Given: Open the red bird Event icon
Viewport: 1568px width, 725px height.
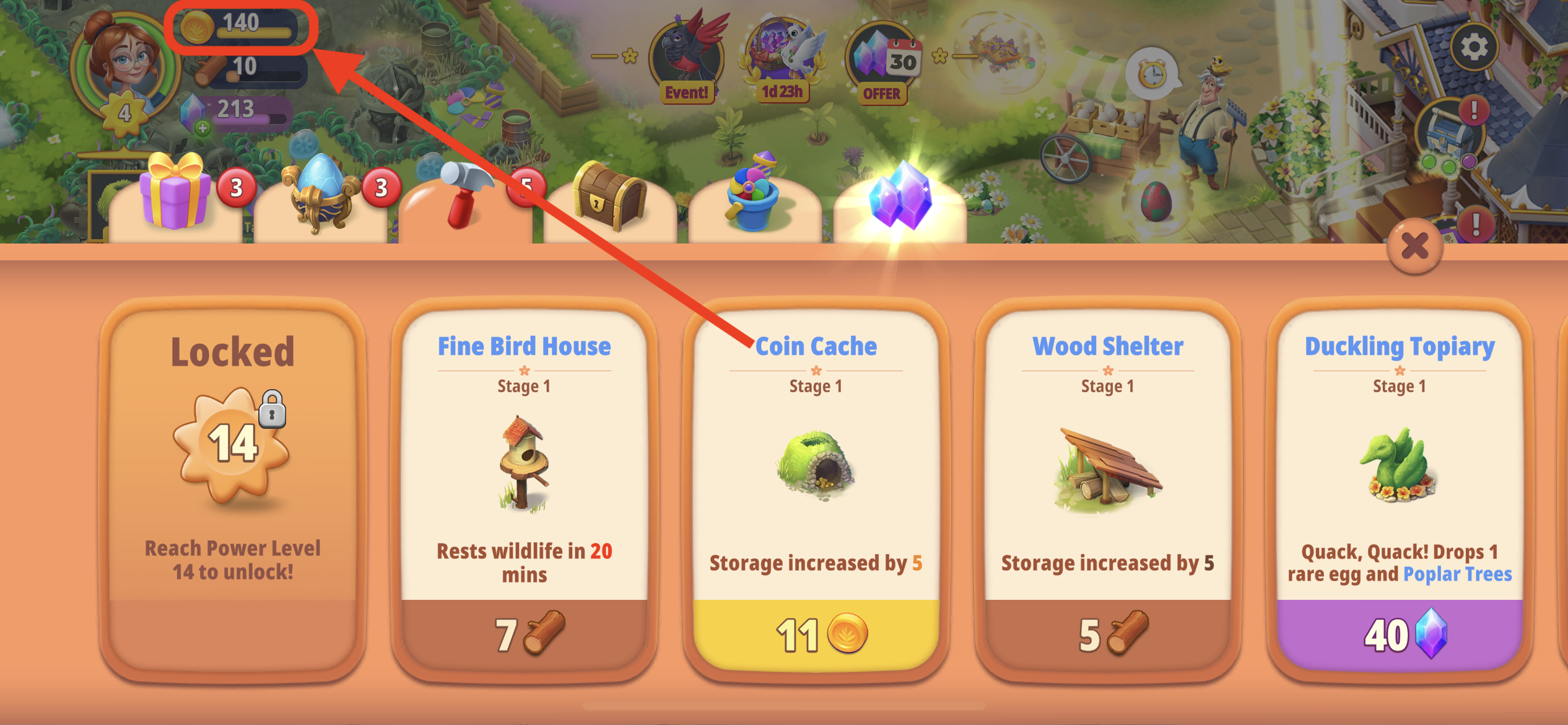Looking at the screenshot, I should click(687, 59).
